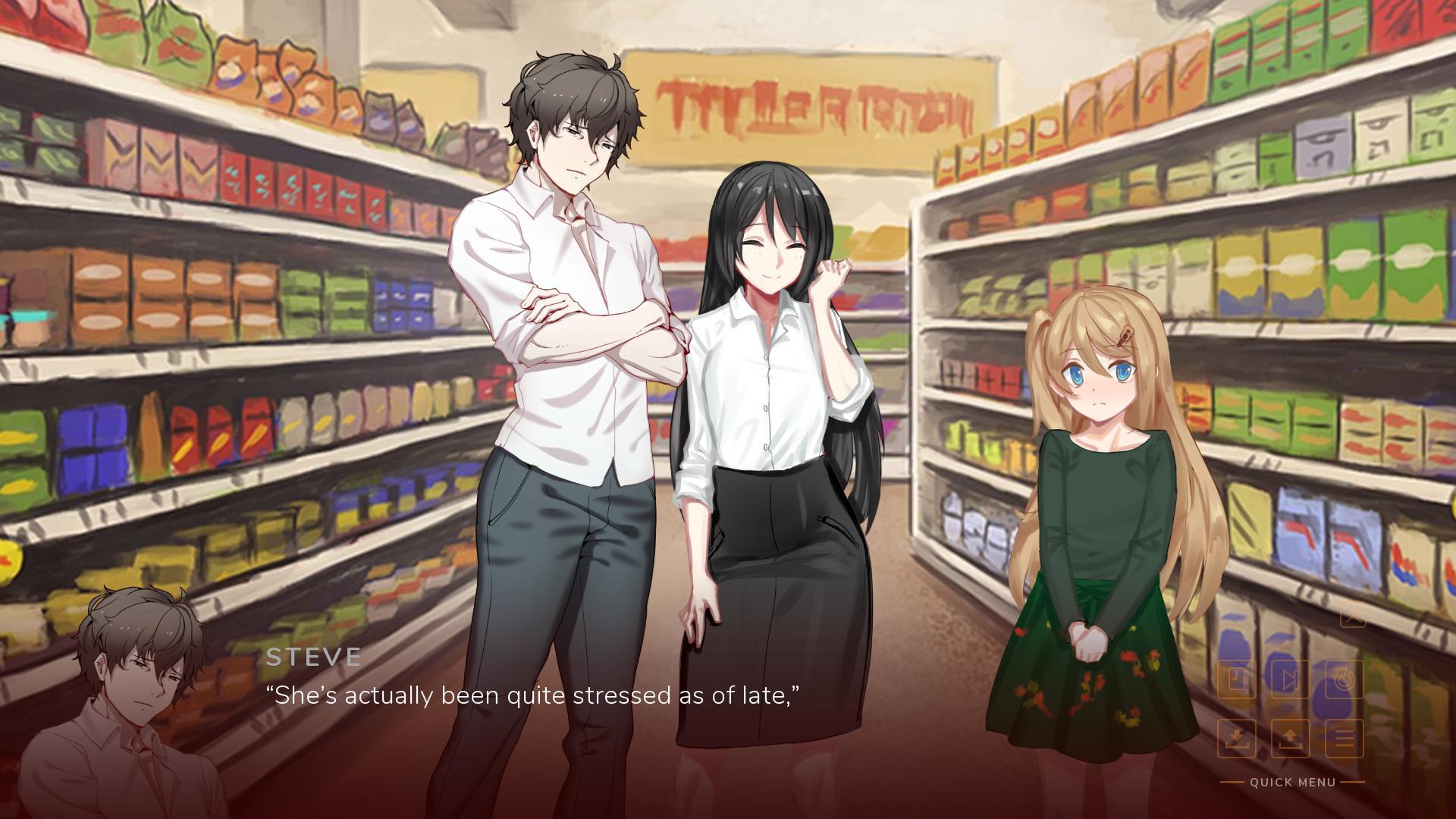This screenshot has height=819, width=1456.
Task: Activate skip mode with the fast-forward icon
Action: click(1291, 679)
